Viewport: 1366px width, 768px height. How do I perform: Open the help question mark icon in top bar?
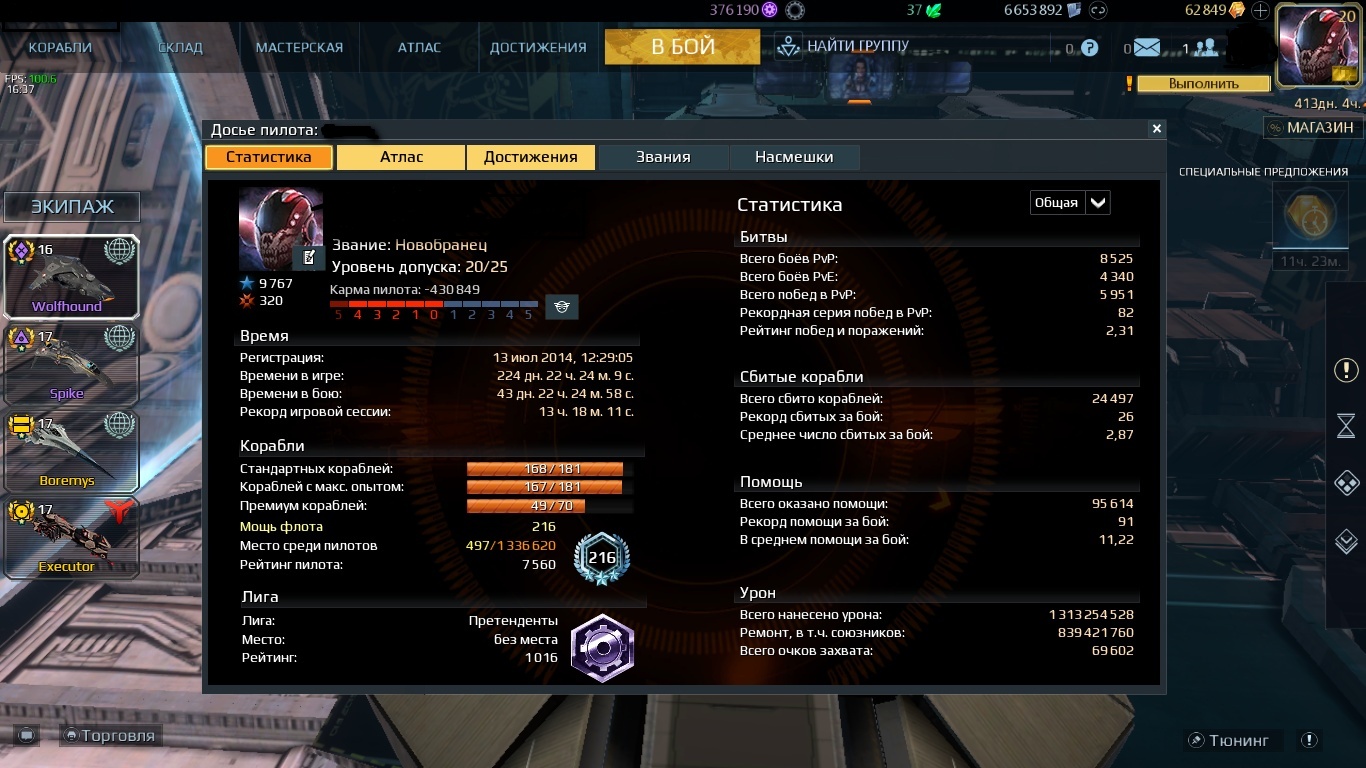click(1089, 47)
